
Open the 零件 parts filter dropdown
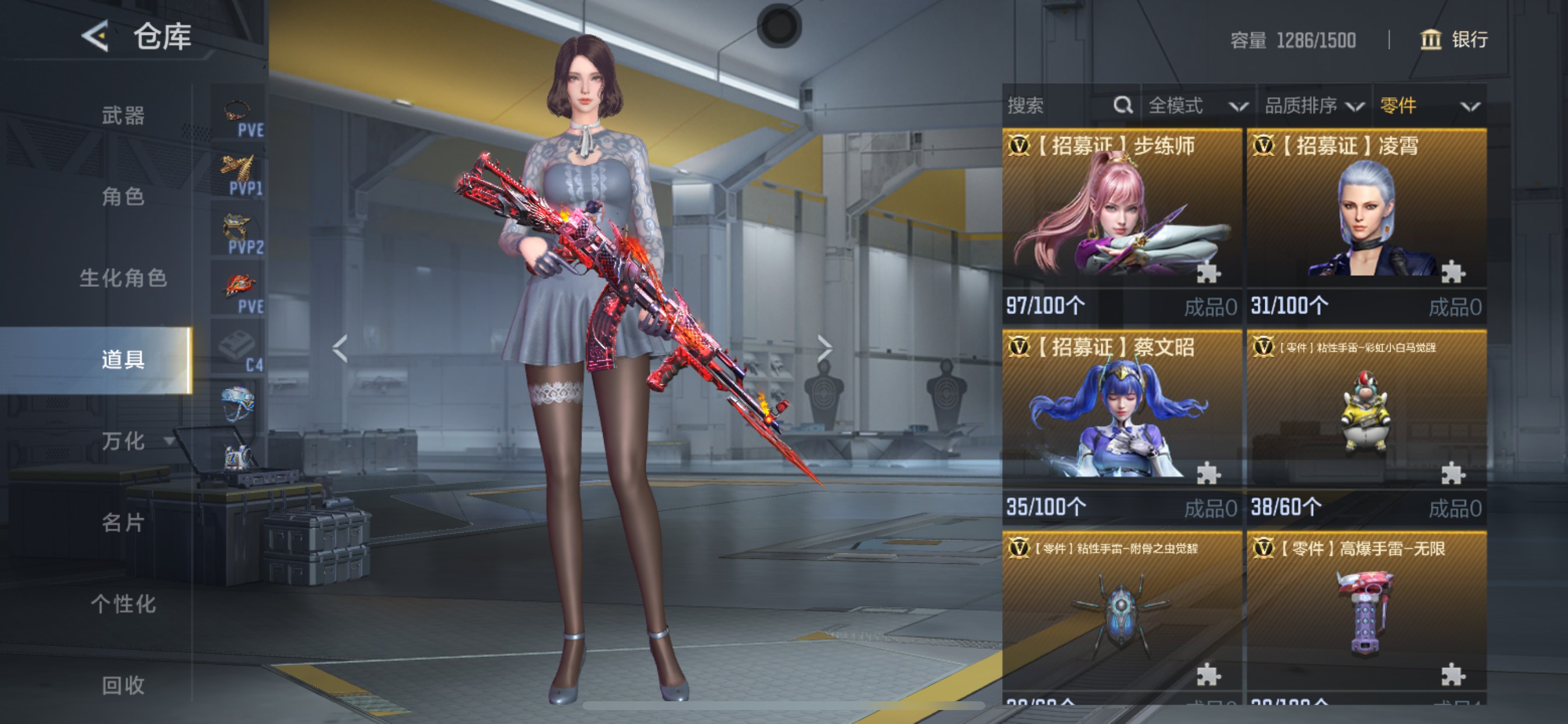[x=1428, y=106]
